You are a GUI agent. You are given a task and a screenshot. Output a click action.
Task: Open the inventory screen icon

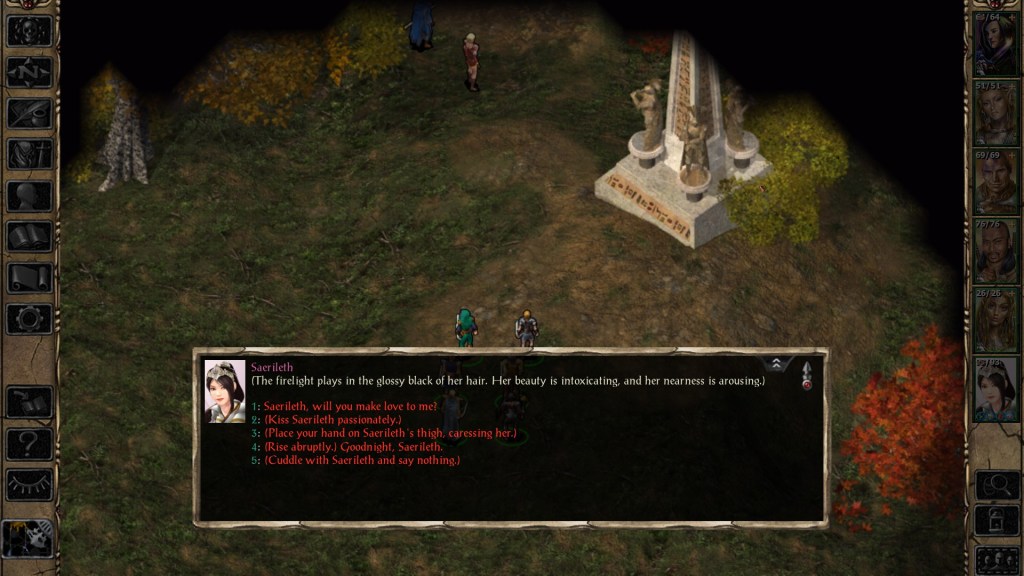click(29, 154)
